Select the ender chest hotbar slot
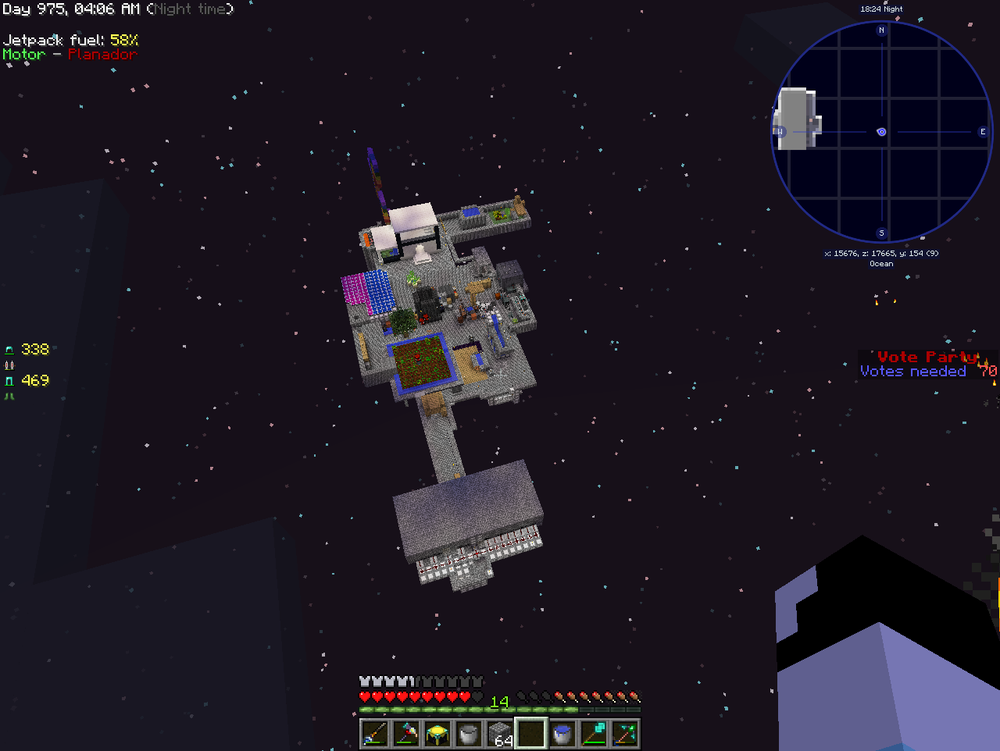 437,734
